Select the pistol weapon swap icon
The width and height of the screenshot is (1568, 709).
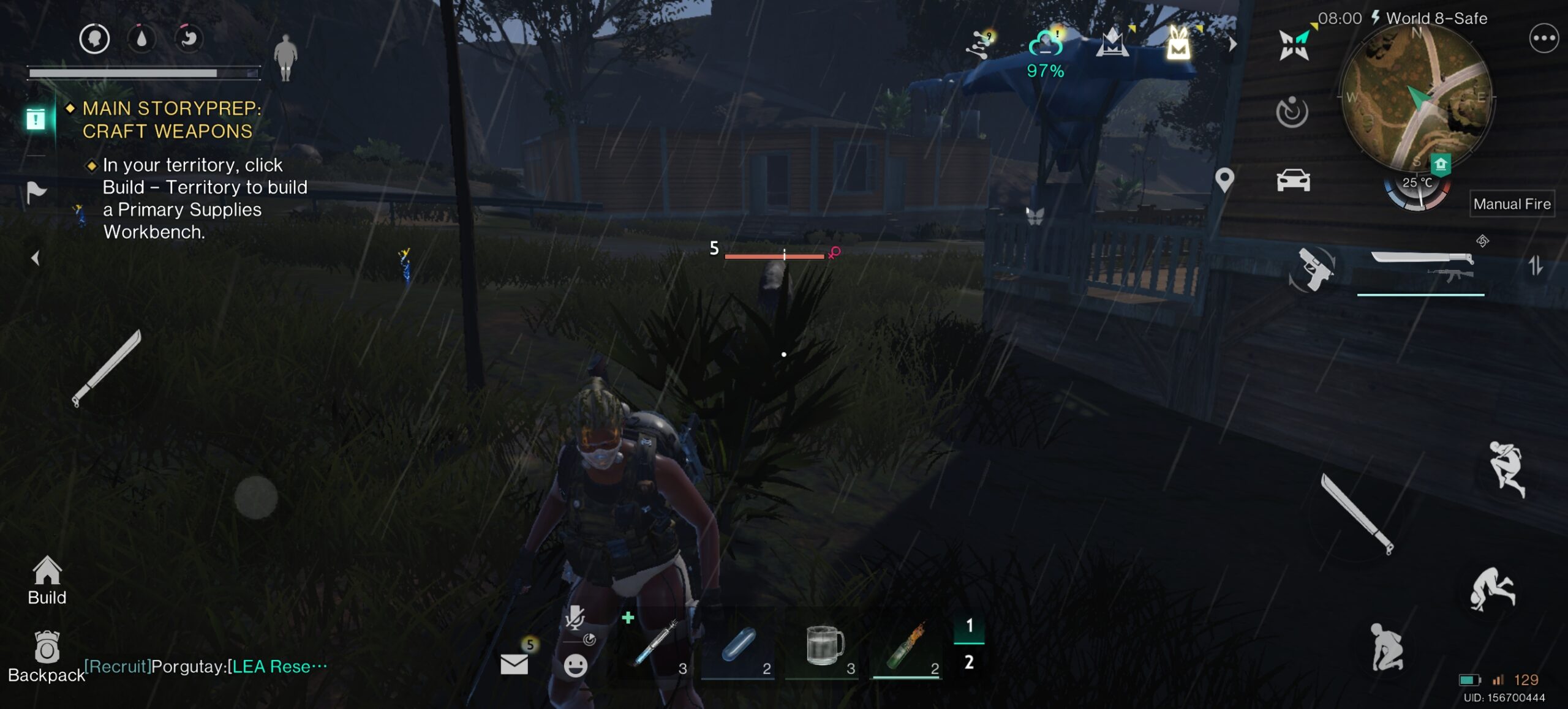(1313, 268)
